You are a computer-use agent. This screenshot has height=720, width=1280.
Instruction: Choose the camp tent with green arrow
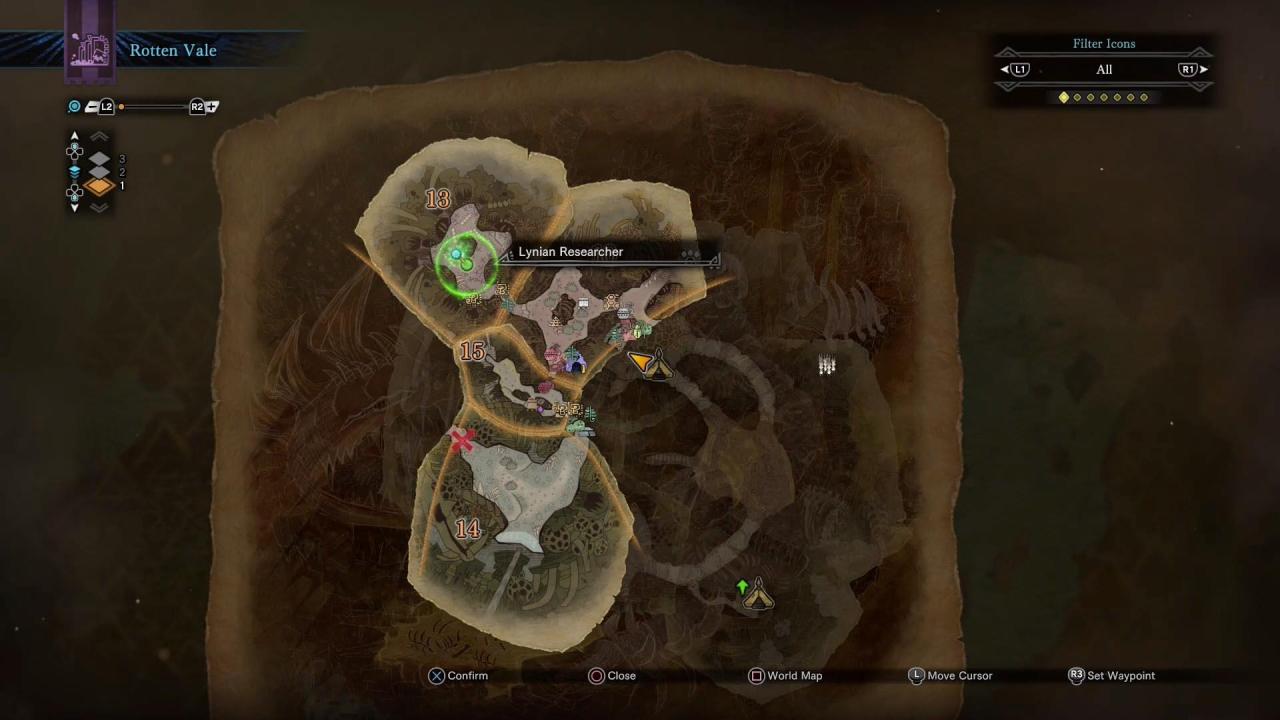(758, 594)
